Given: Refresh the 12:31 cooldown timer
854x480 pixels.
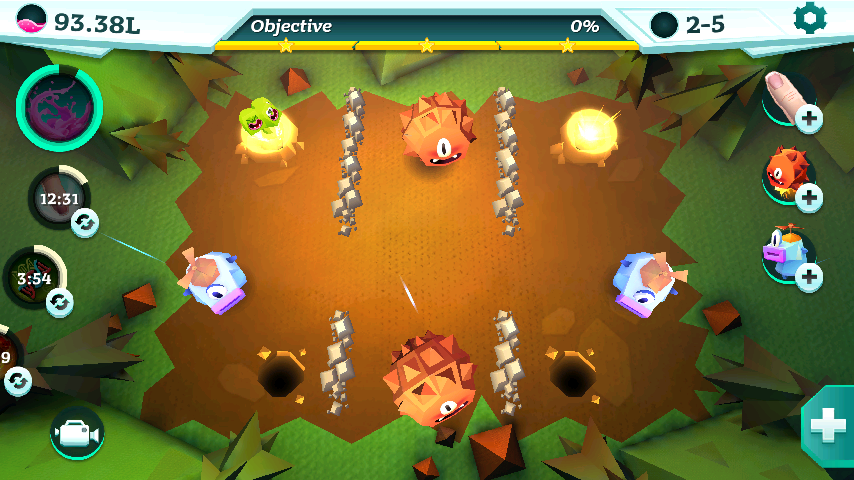Looking at the screenshot, I should point(84,222).
